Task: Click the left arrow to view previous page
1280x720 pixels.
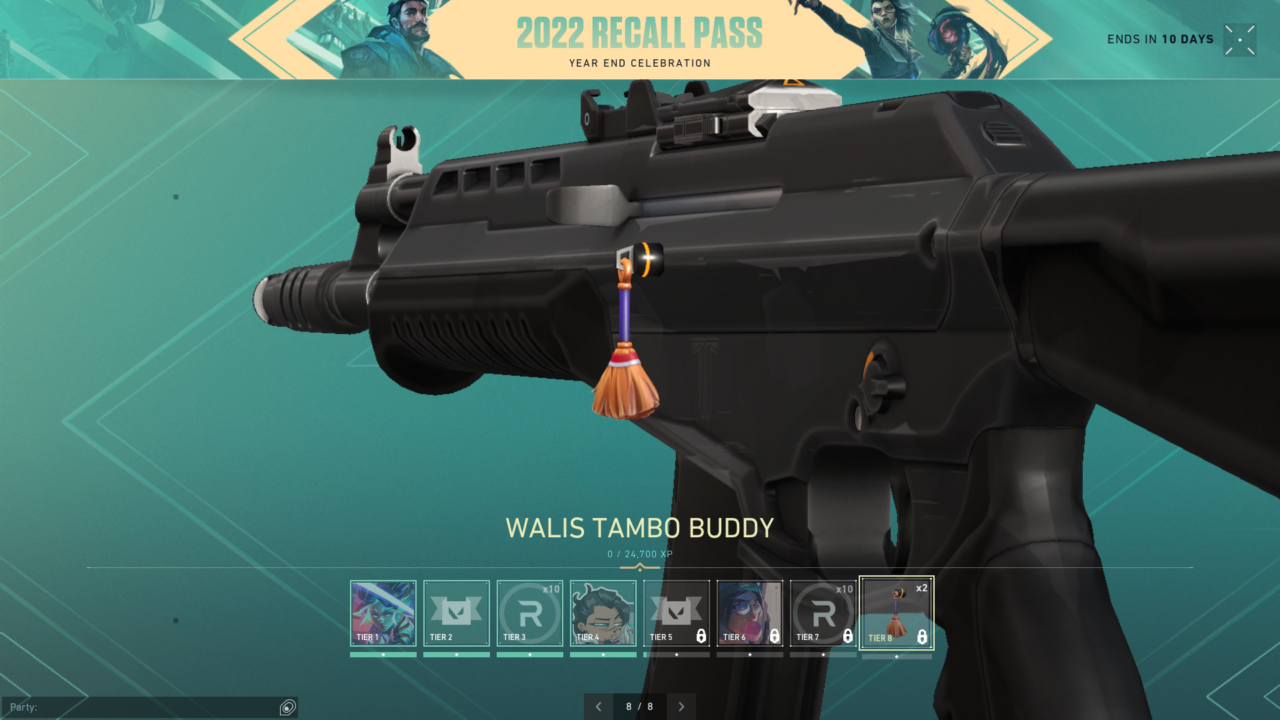Action: coord(598,706)
